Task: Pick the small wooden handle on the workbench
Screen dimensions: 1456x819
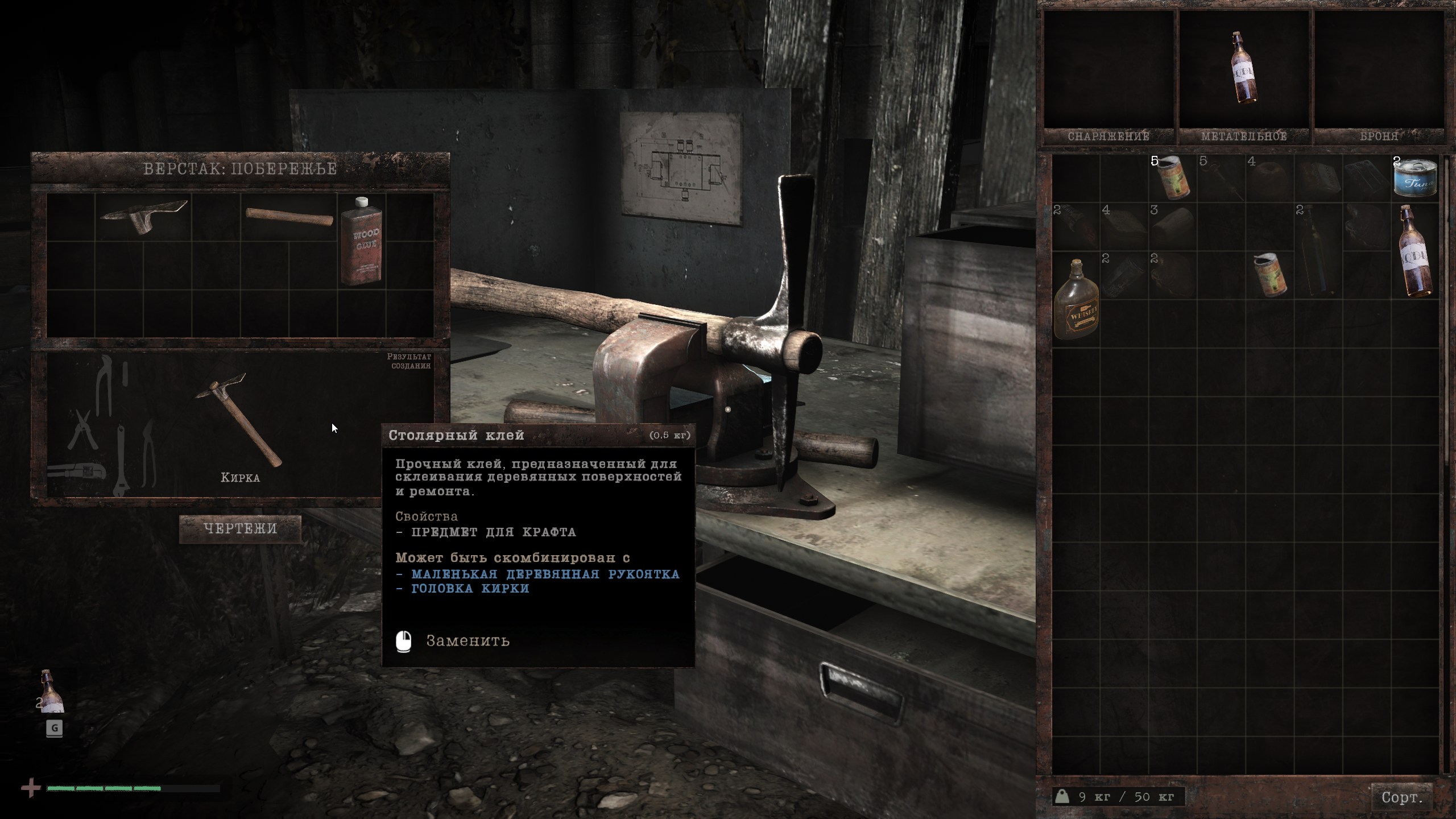Action: 289,217
